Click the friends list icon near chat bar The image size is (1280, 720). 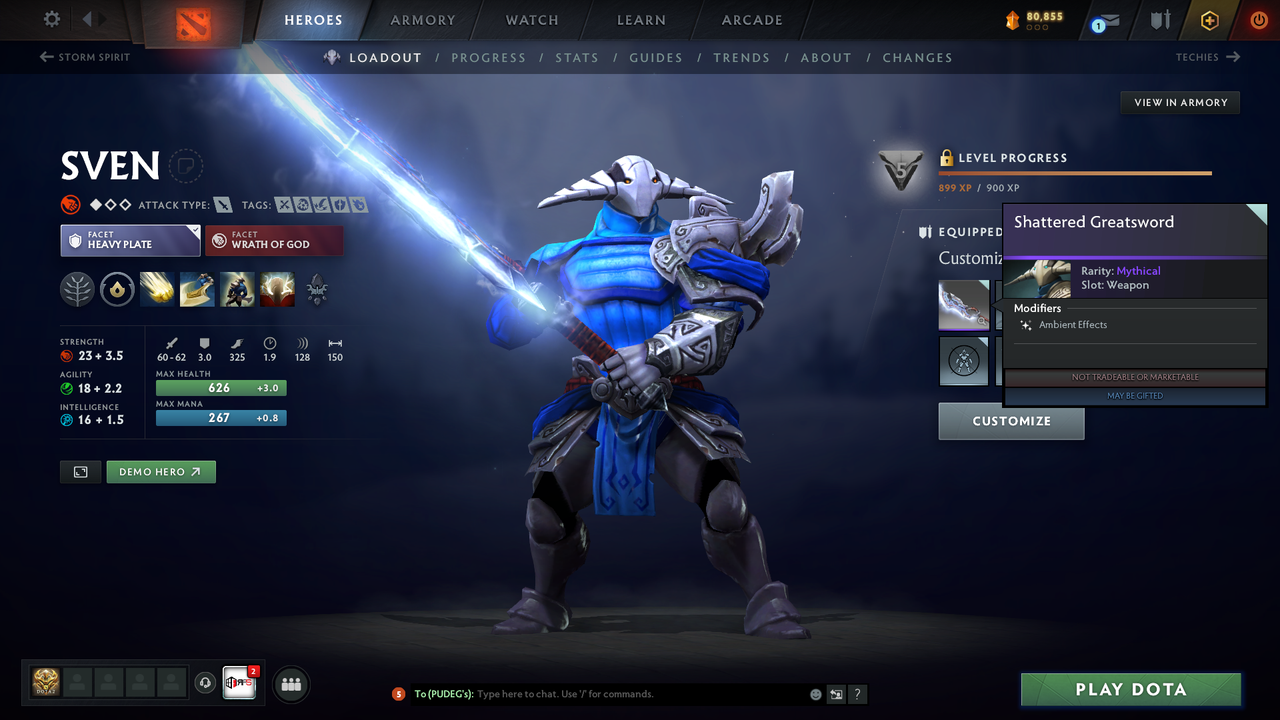(x=290, y=684)
